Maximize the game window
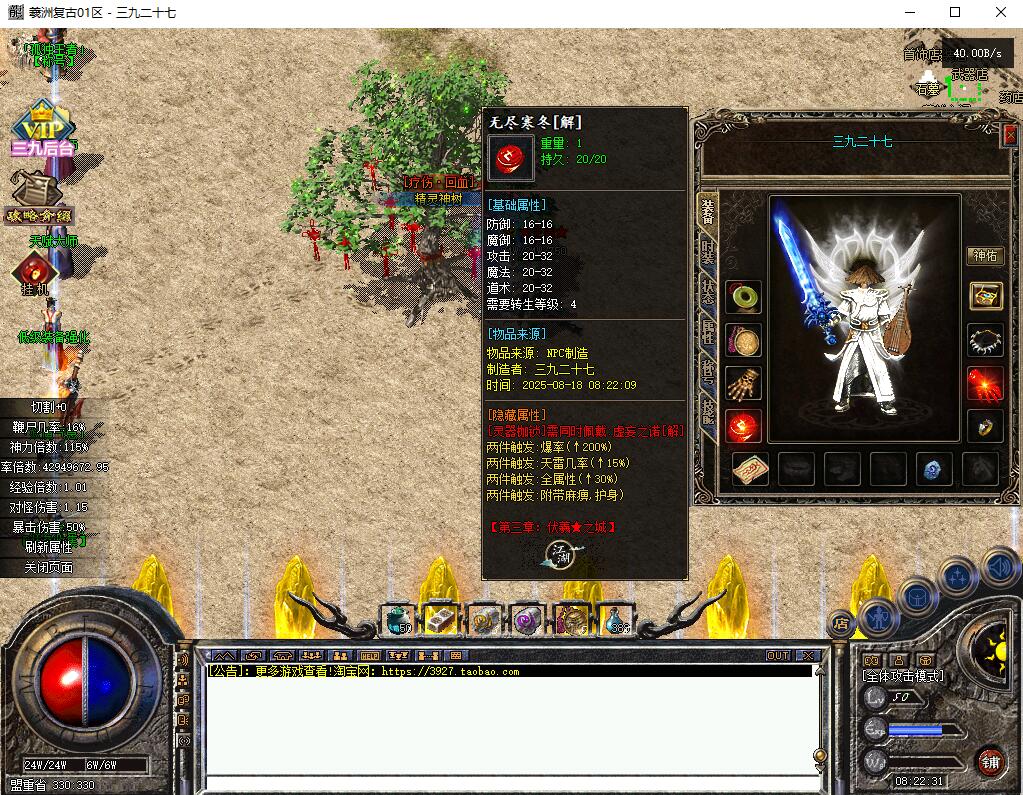The height and width of the screenshot is (795, 1023). click(955, 12)
